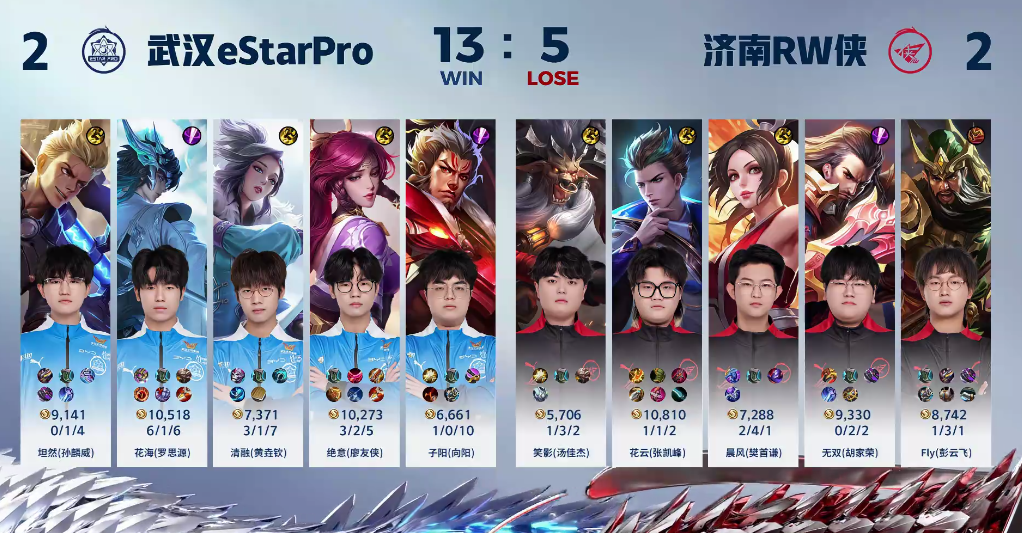Open 晨风 (樊首谦) player card
Viewport: 1022px width, 533px height.
point(752,290)
